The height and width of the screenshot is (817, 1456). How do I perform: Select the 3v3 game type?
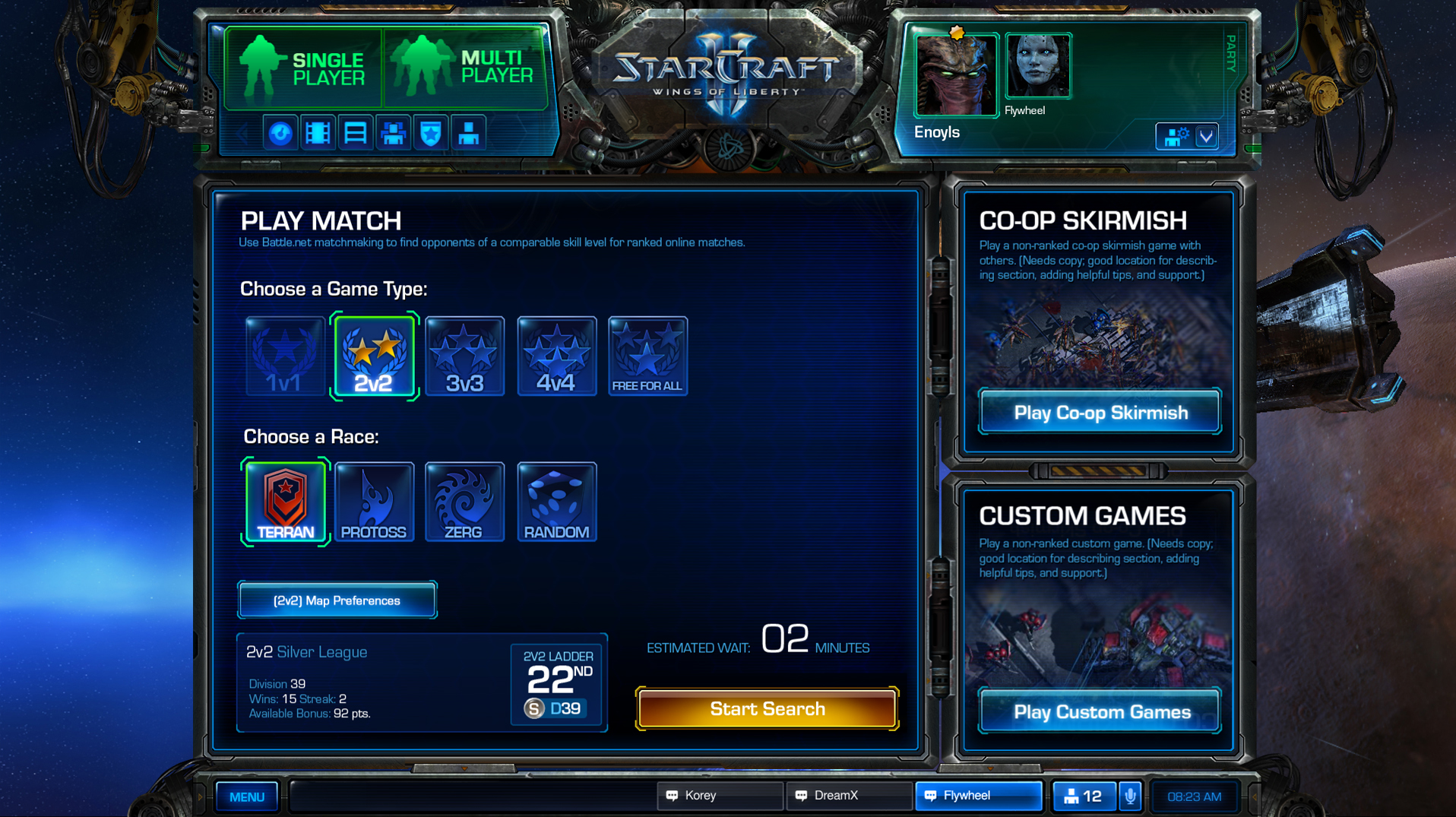point(464,356)
